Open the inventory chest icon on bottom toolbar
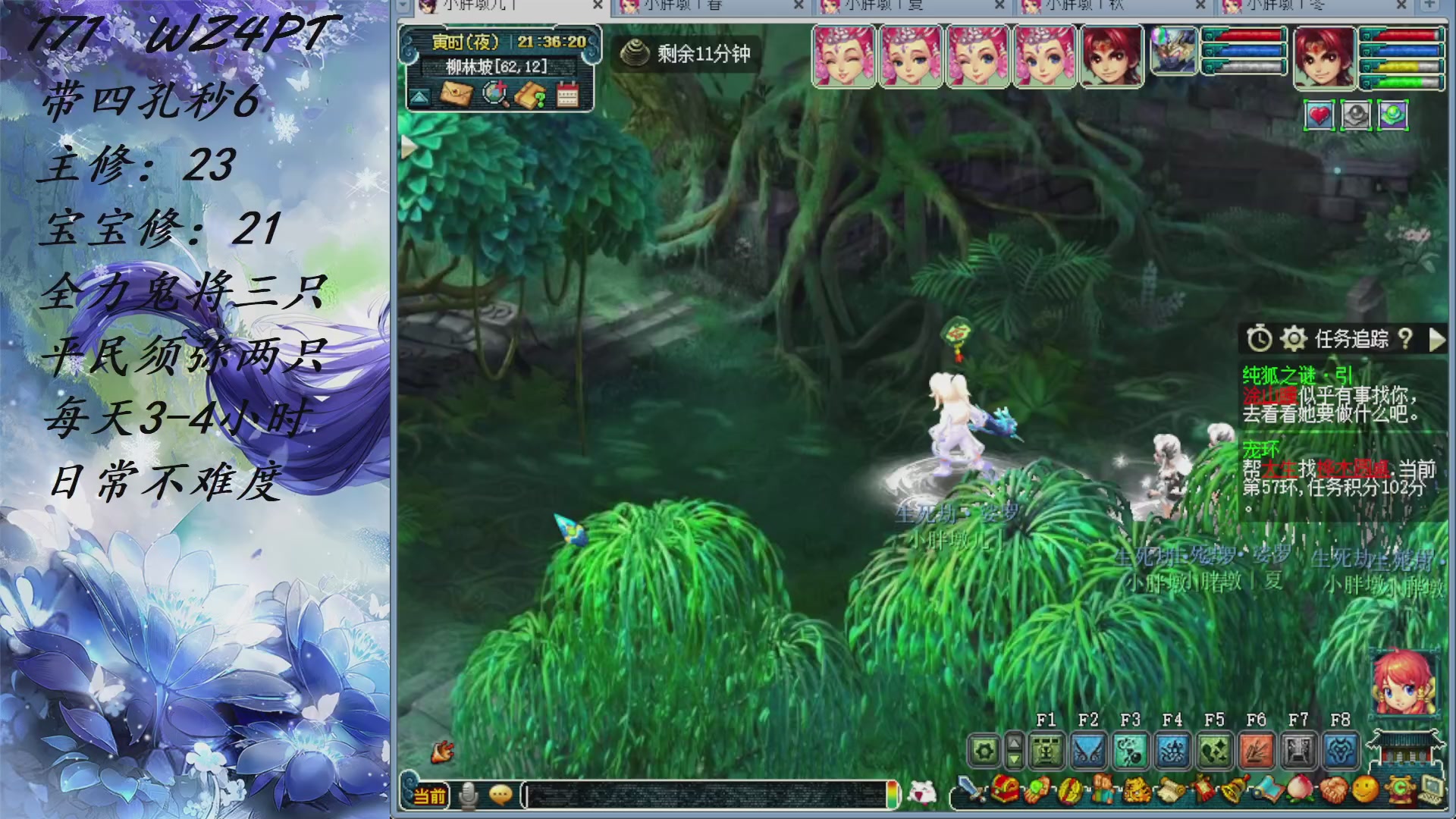 (x=1005, y=789)
